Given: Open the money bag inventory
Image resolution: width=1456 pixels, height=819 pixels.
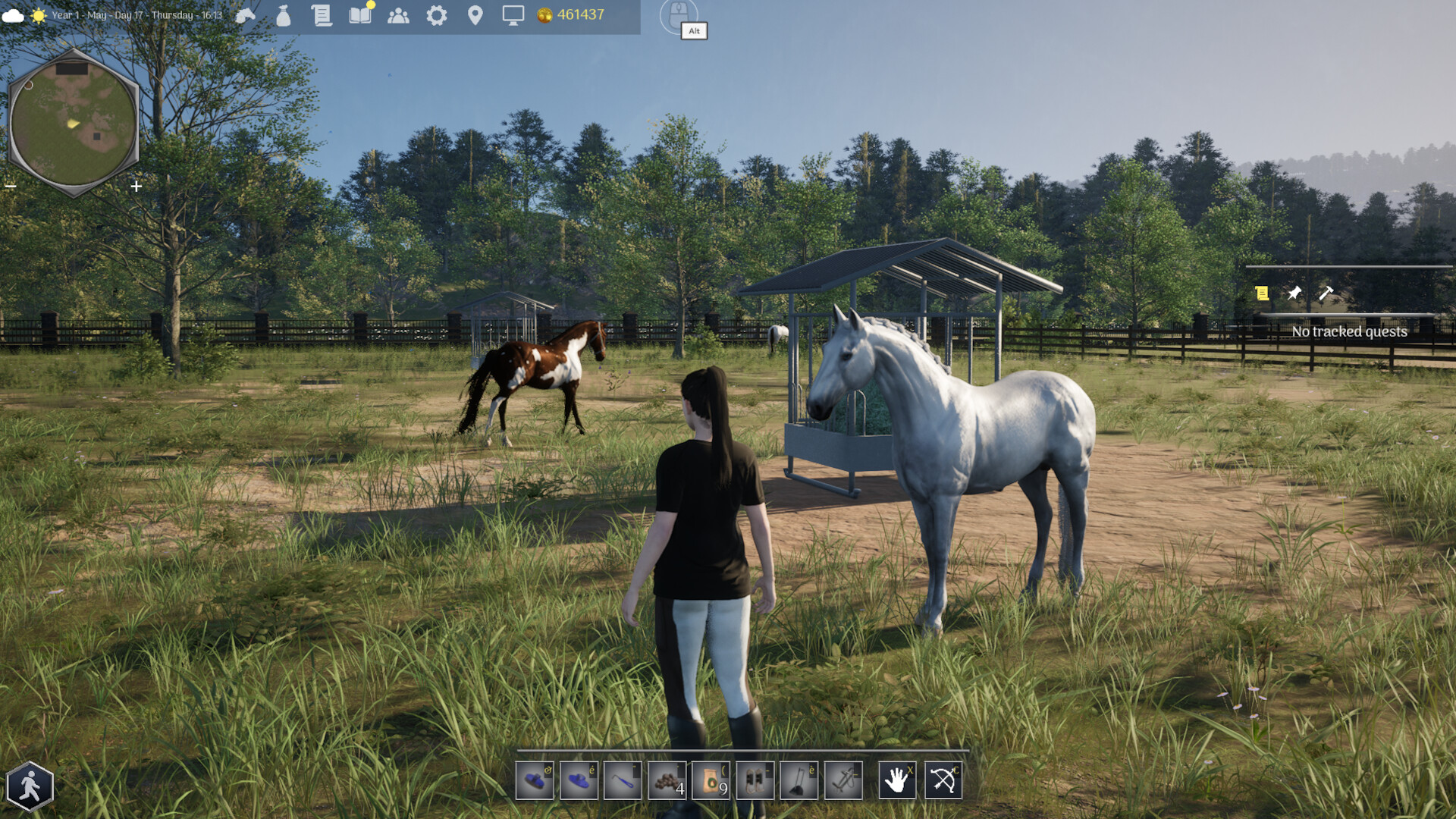Looking at the screenshot, I should (x=283, y=14).
